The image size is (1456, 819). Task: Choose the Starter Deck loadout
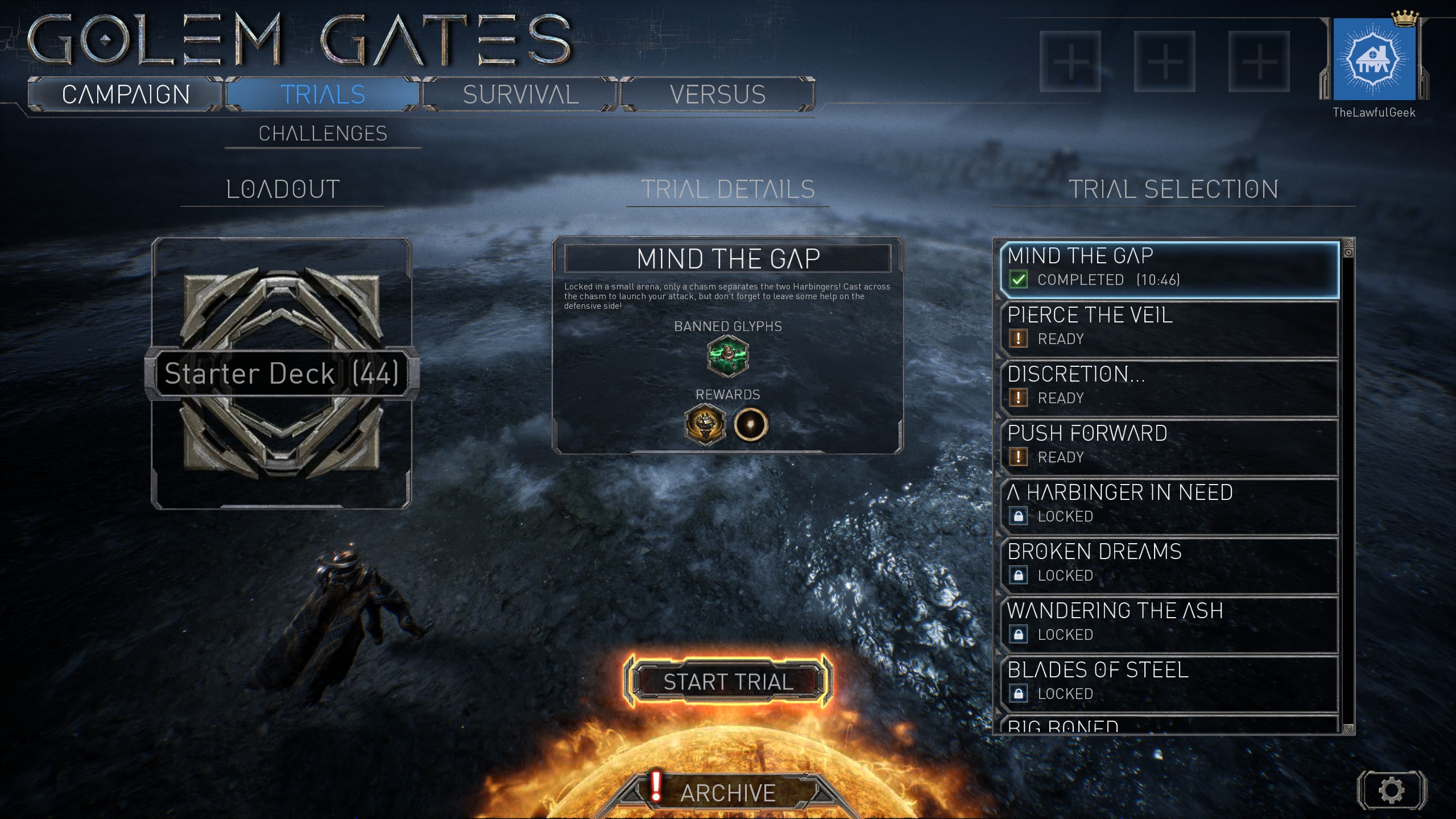[x=282, y=373]
